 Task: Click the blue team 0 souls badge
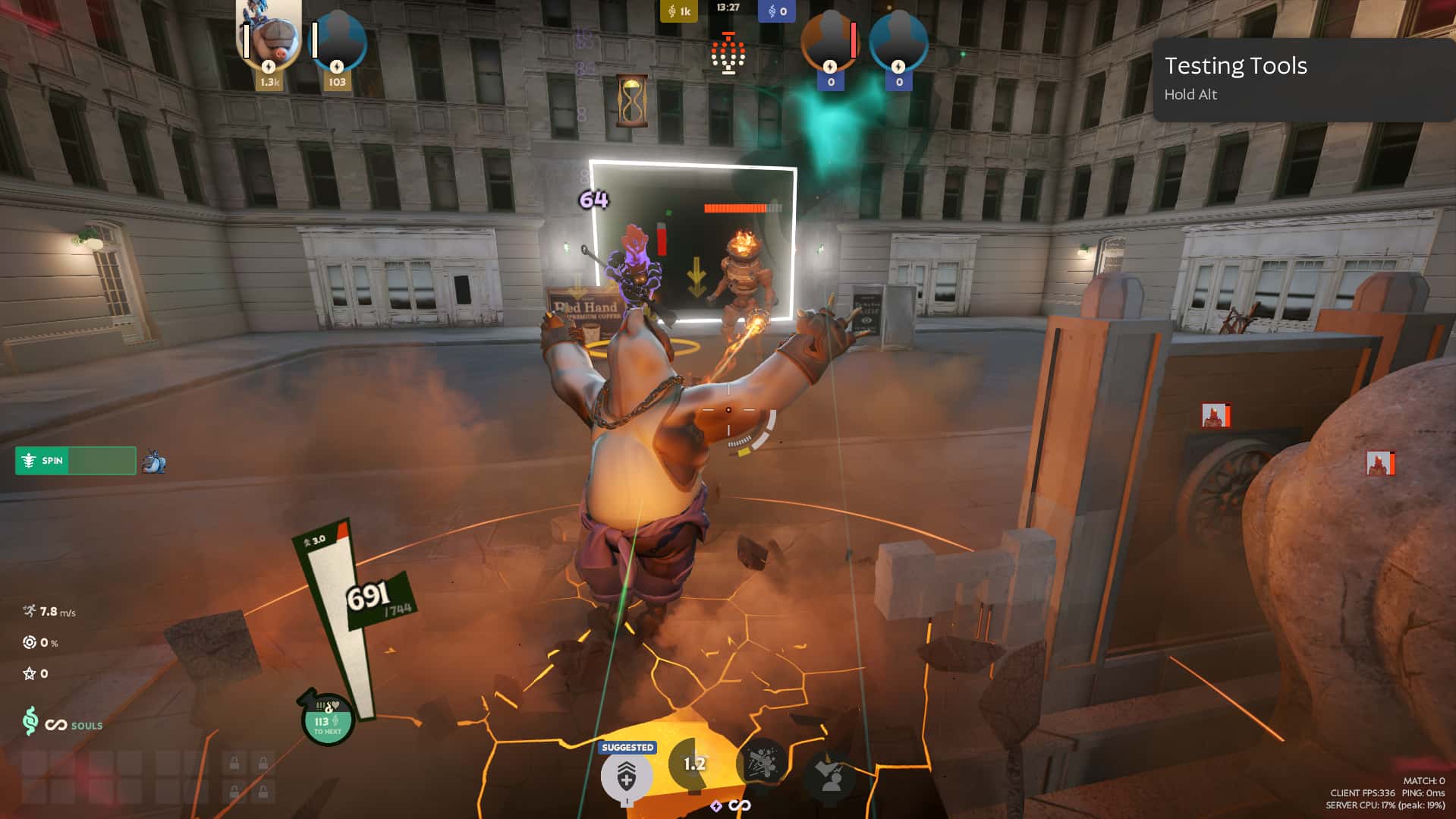click(x=776, y=11)
